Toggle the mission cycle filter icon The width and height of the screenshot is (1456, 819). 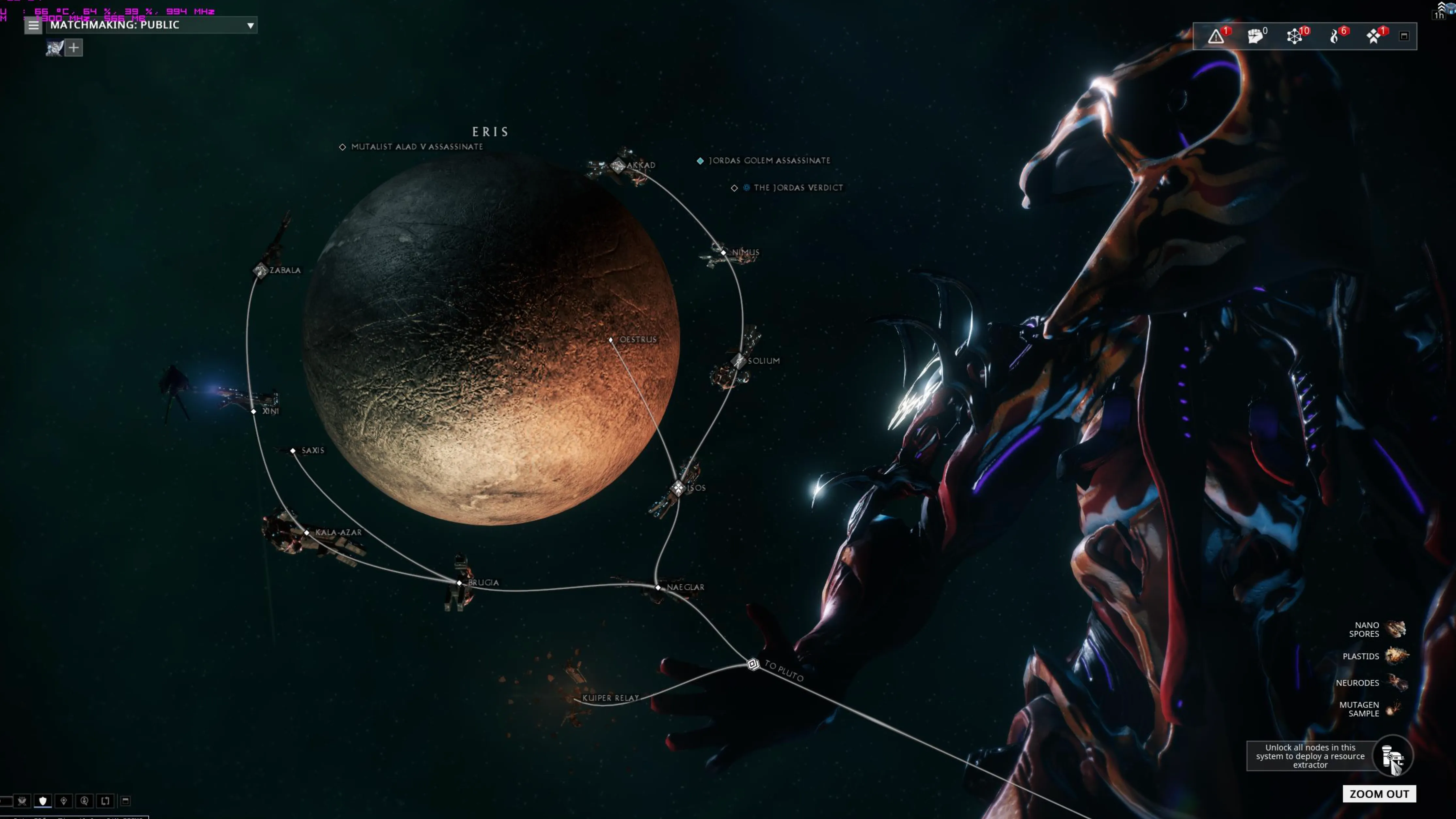105,801
